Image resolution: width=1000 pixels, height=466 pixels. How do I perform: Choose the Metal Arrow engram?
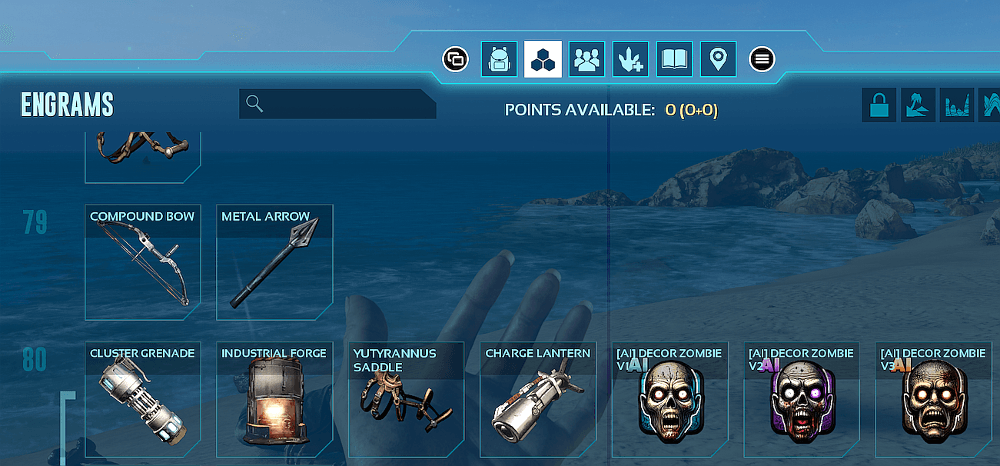[274, 262]
